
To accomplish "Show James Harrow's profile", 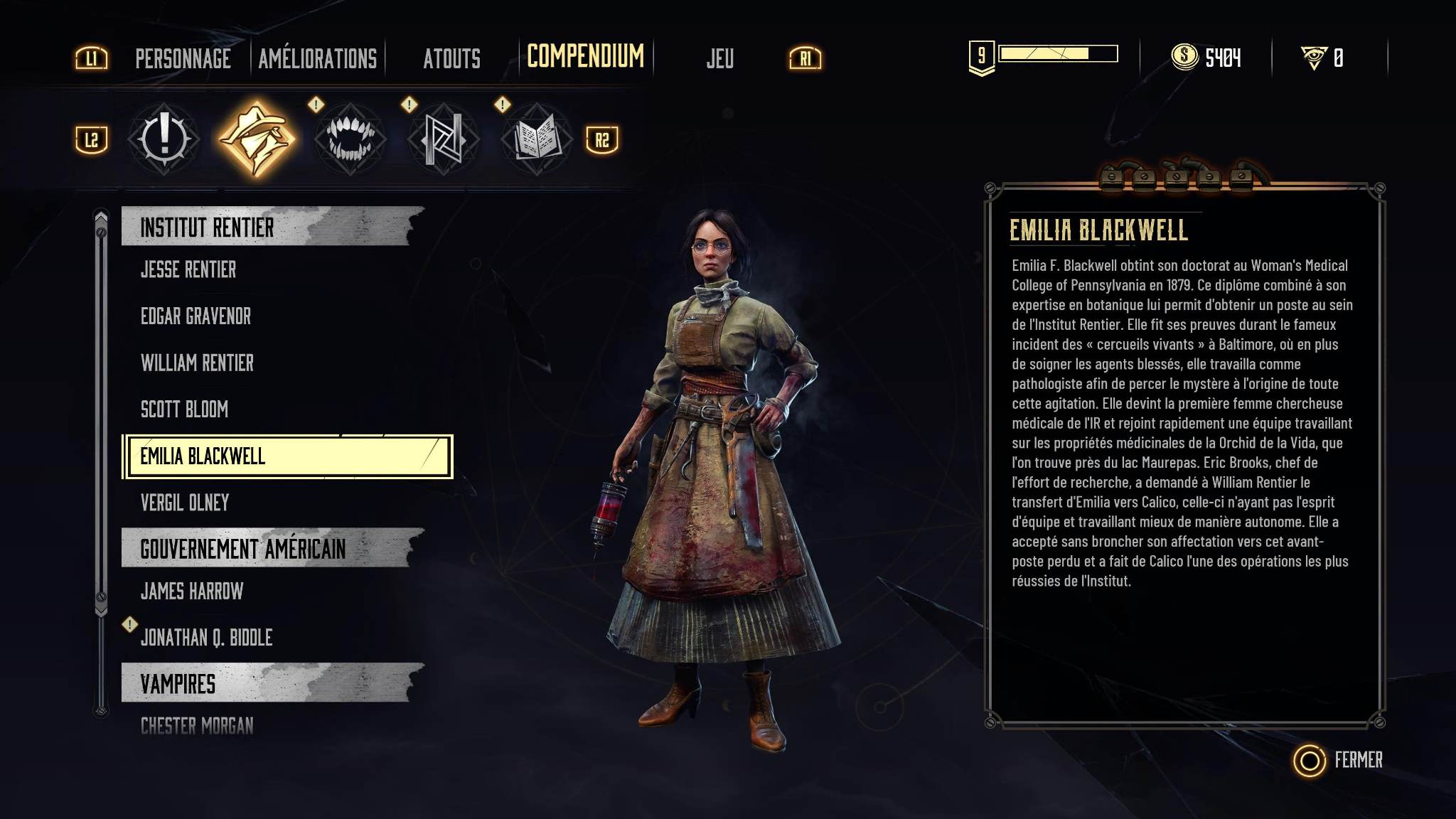I will pyautogui.click(x=192, y=591).
